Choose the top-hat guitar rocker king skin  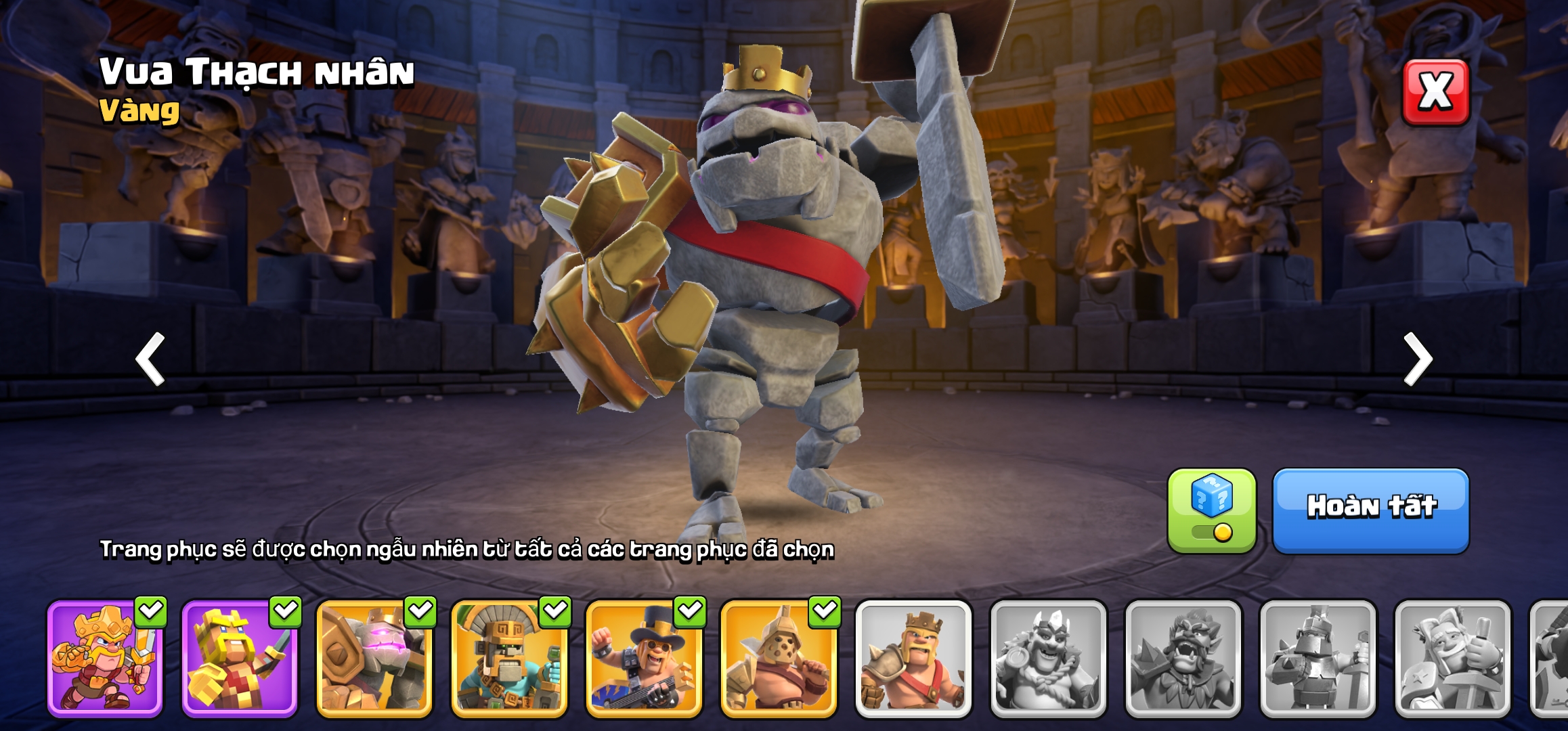click(x=644, y=658)
